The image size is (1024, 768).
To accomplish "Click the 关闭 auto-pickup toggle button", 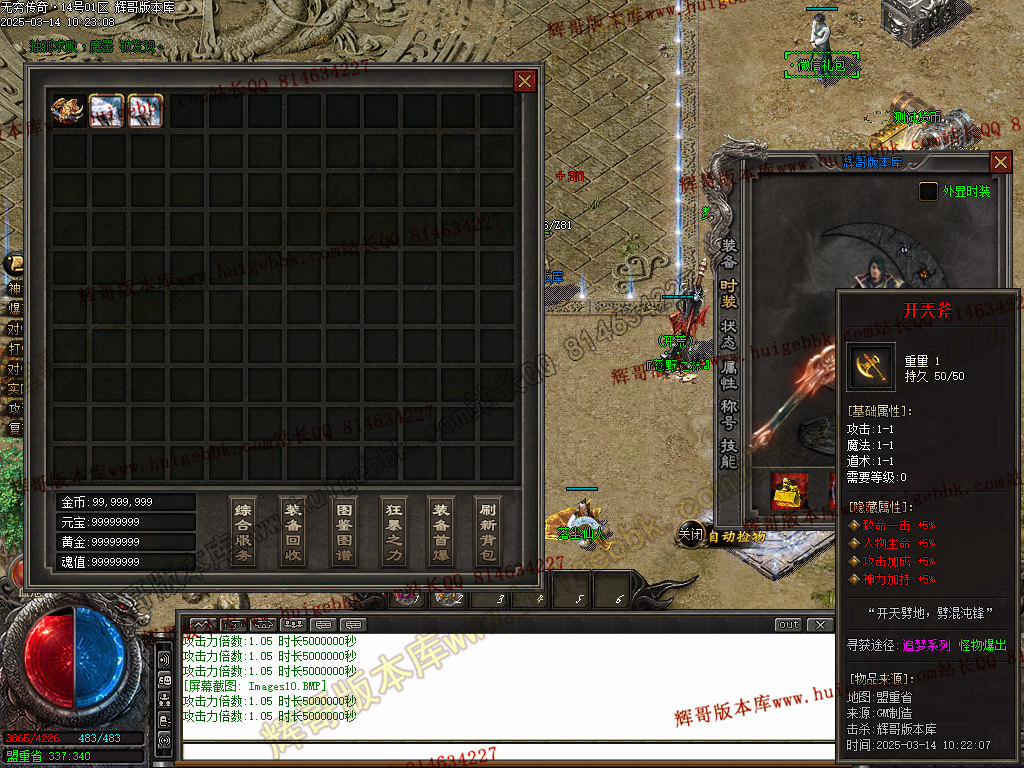I will click(691, 534).
